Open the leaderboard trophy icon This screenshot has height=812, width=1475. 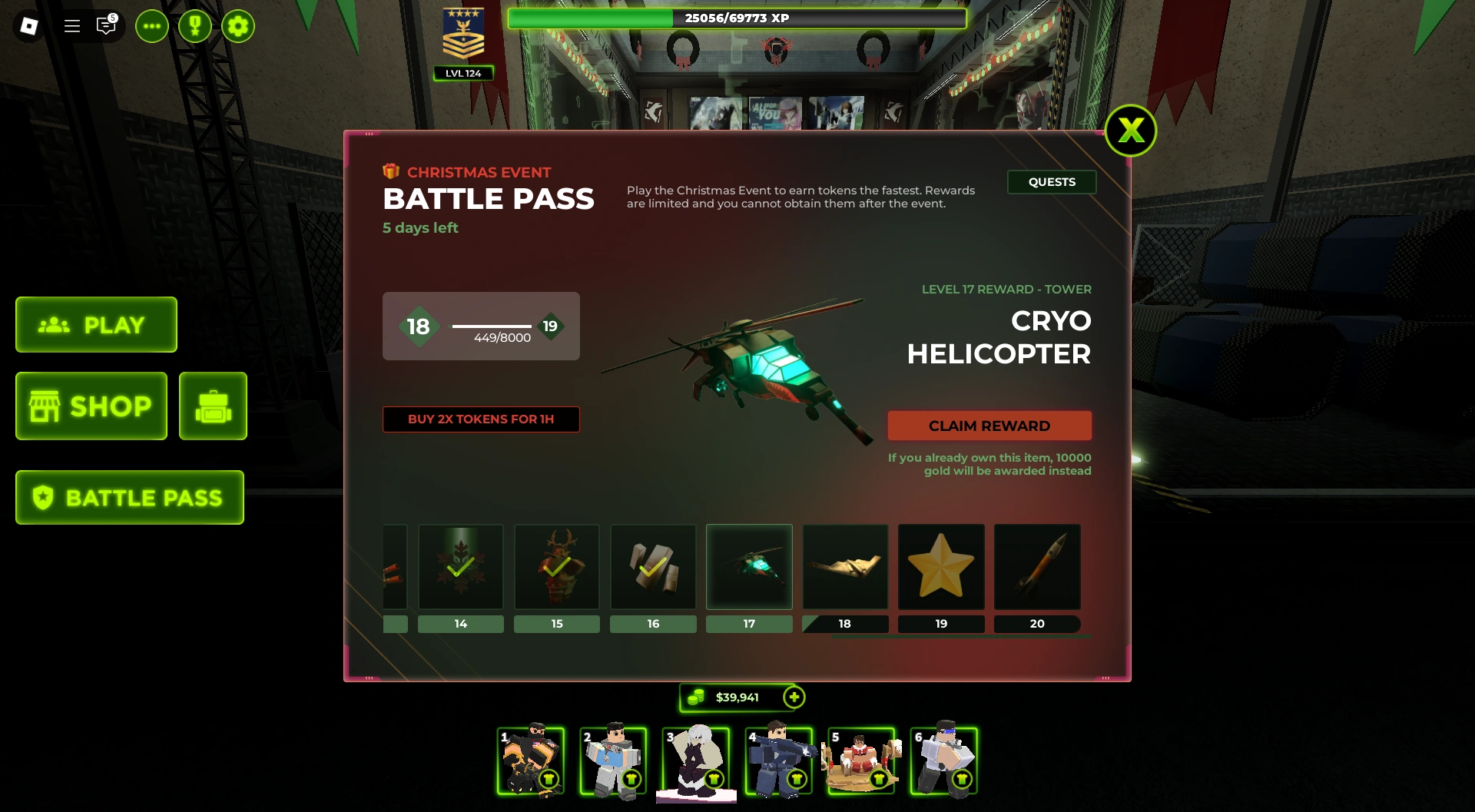click(194, 25)
